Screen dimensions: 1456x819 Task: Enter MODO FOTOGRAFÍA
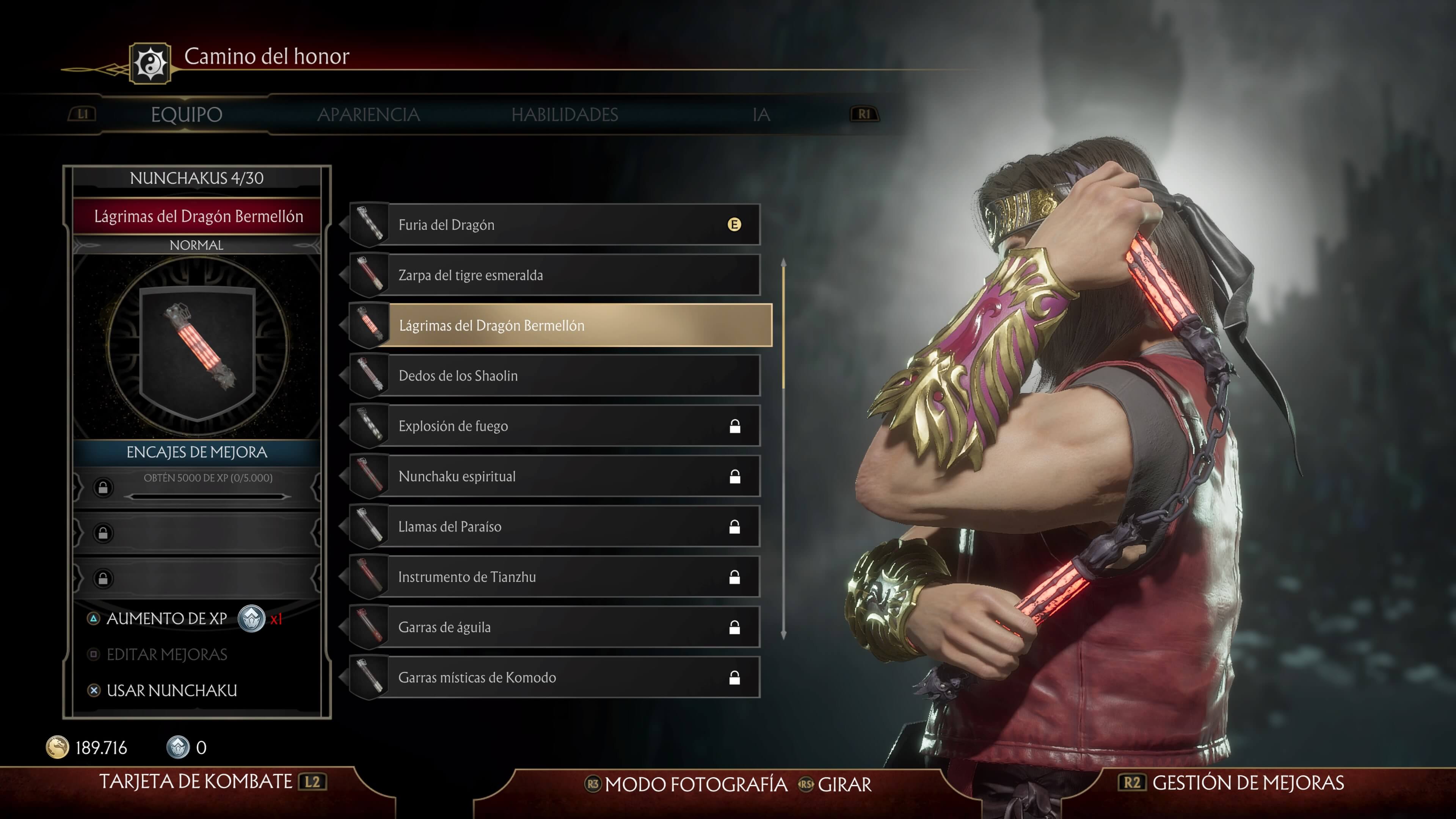[695, 784]
